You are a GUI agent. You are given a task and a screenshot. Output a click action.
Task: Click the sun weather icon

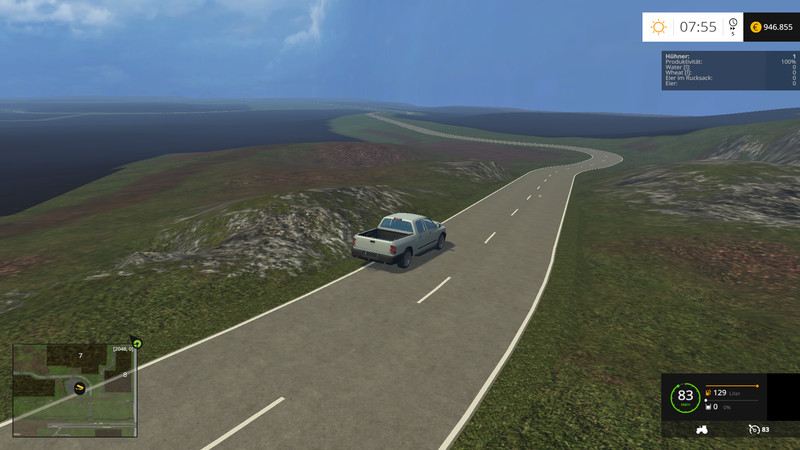(658, 27)
